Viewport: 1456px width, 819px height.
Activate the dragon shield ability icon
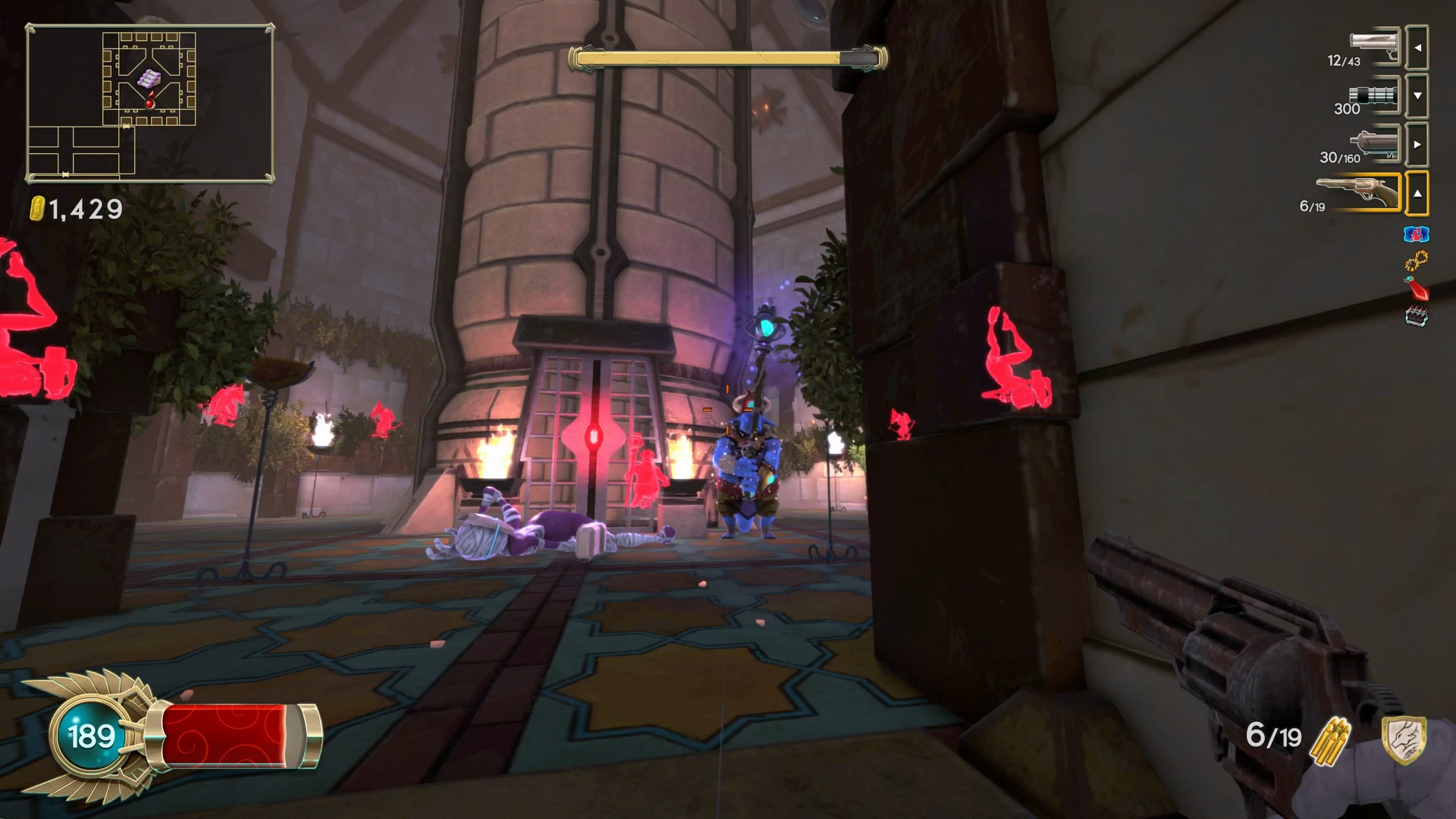coord(1403,739)
